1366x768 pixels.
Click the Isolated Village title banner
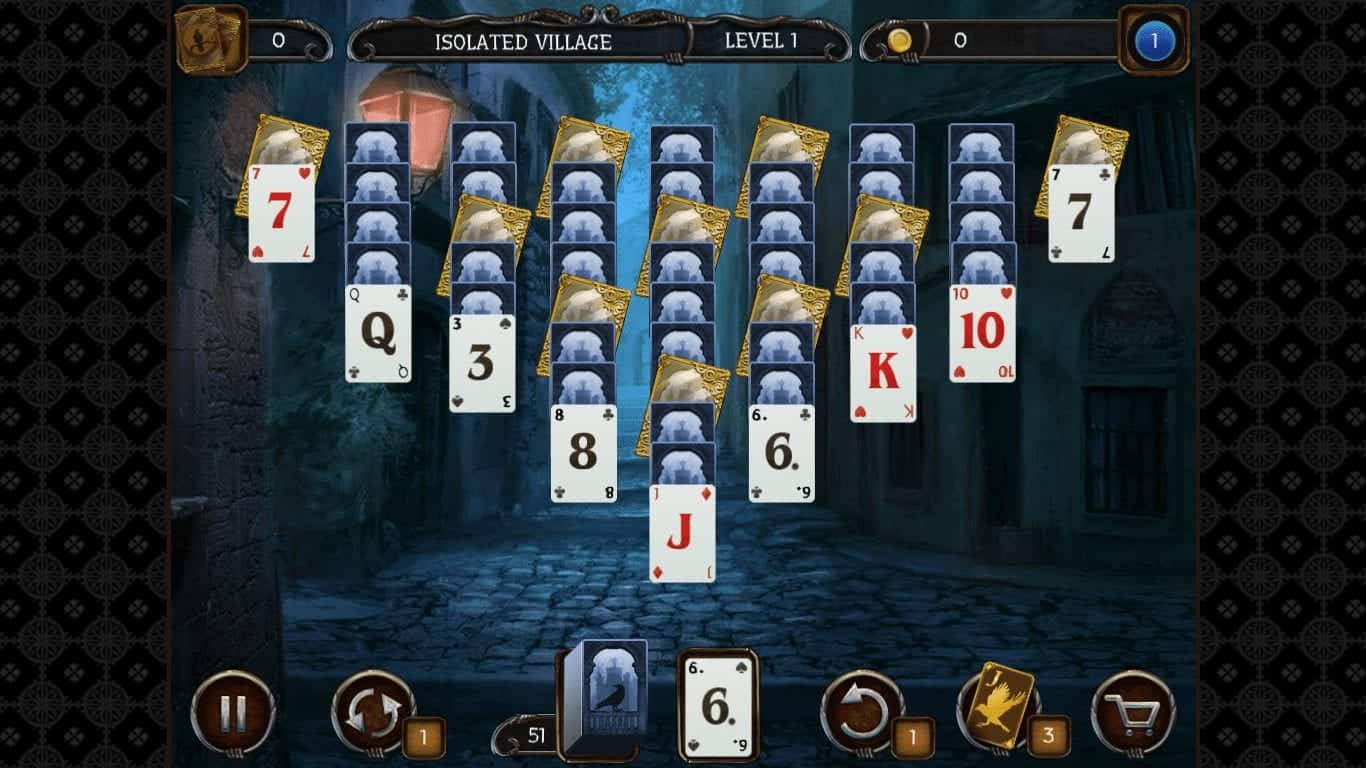(524, 42)
